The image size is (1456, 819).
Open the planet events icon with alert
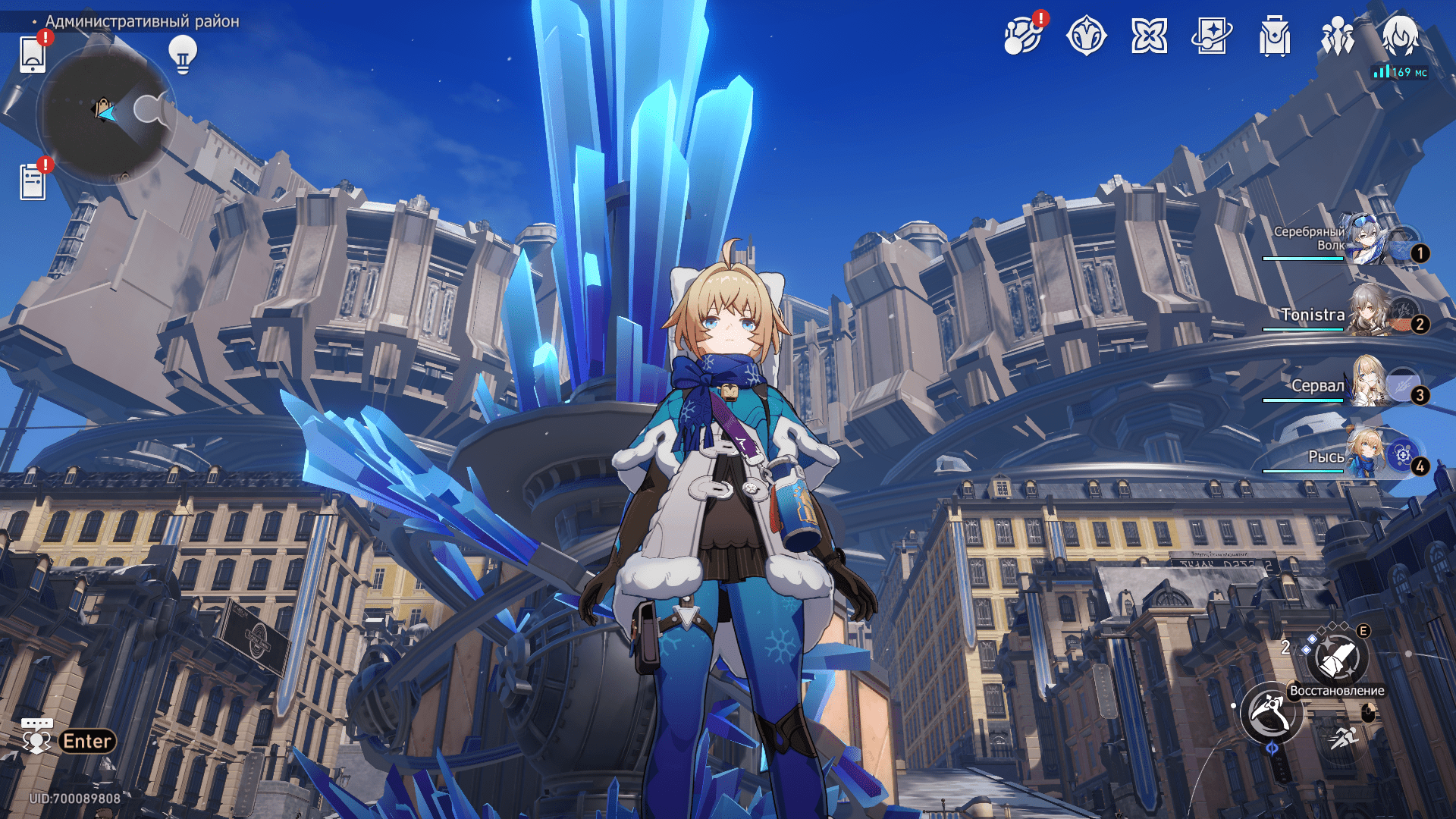tap(1022, 36)
